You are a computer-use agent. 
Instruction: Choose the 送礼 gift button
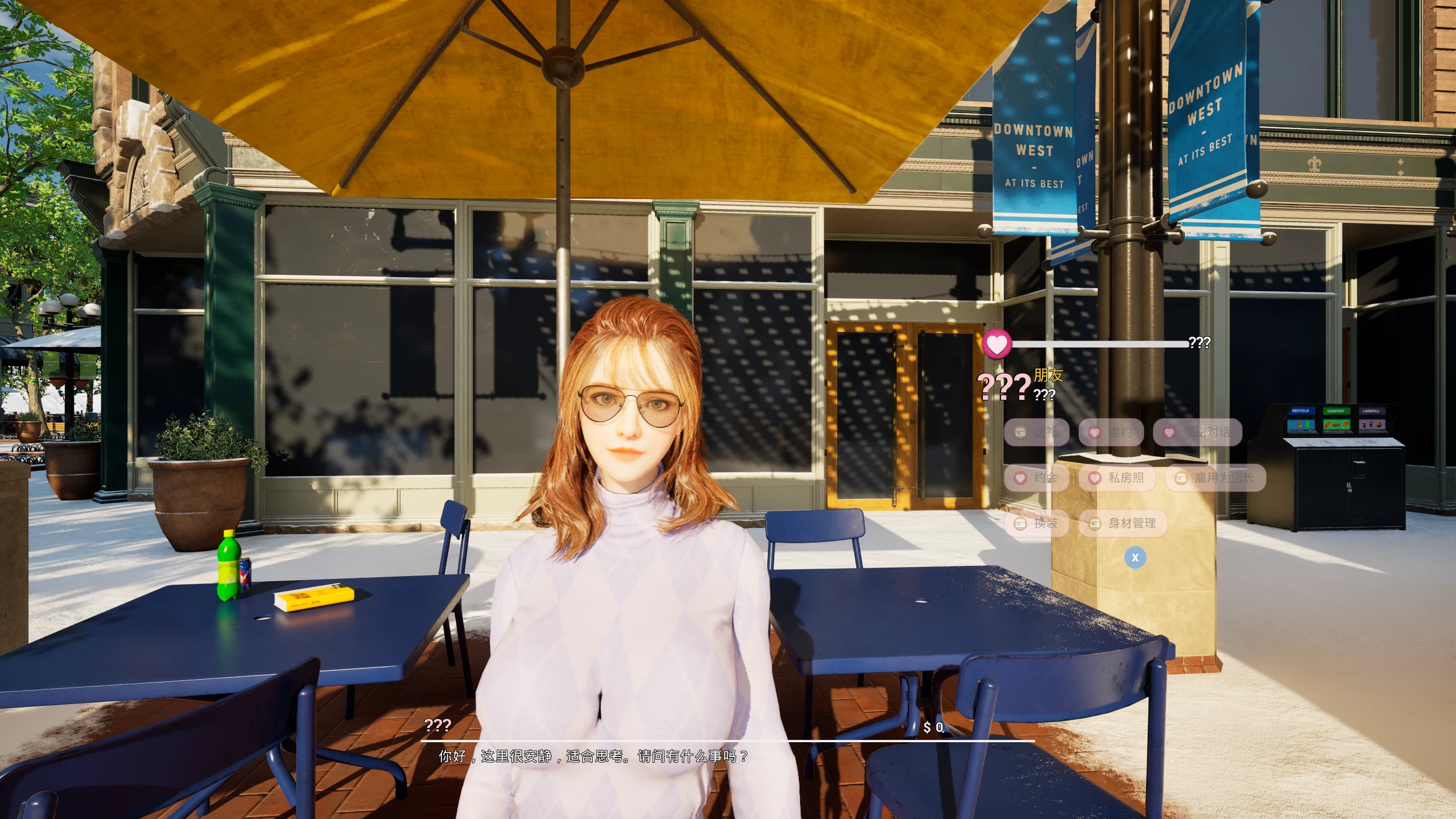[1037, 432]
